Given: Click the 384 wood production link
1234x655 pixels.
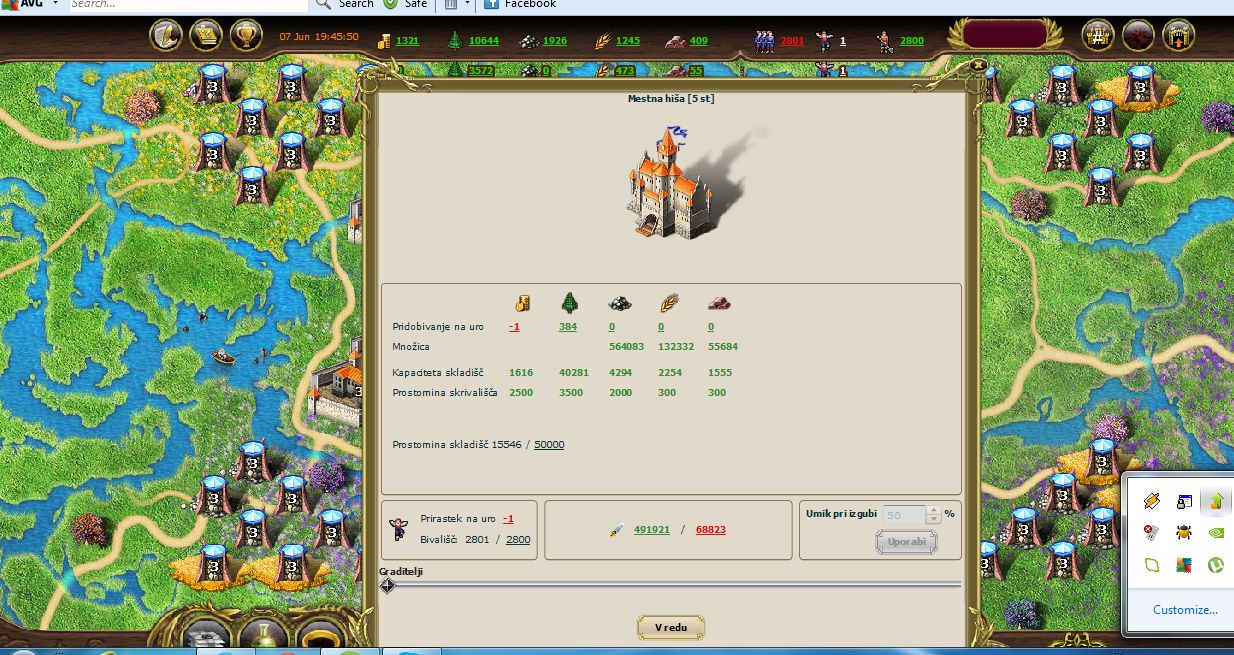Looking at the screenshot, I should tap(568, 327).
